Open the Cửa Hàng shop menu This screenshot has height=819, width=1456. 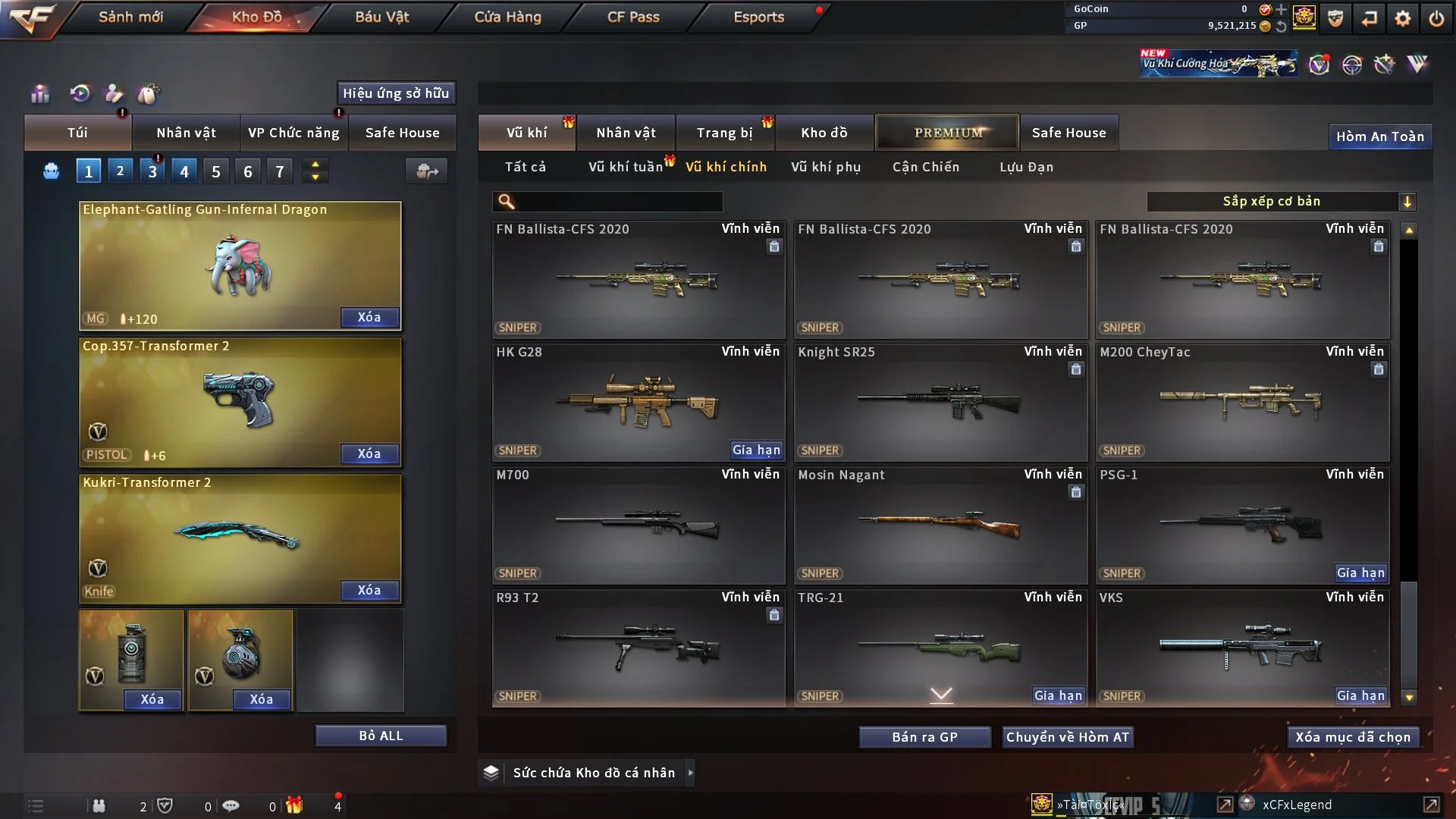coord(507,17)
